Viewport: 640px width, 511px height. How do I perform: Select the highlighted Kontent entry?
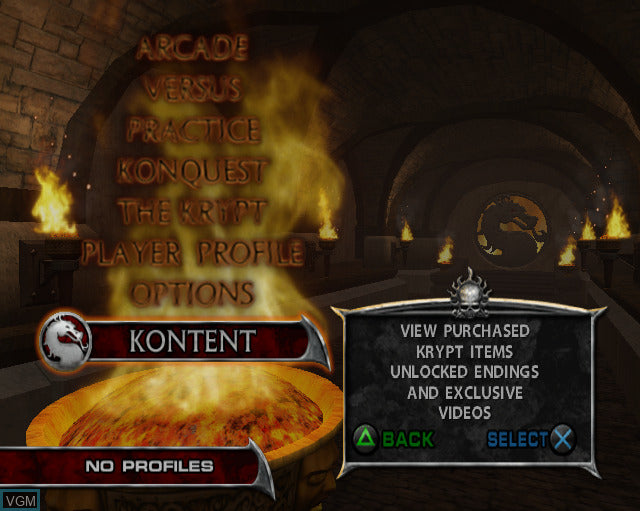tap(193, 341)
